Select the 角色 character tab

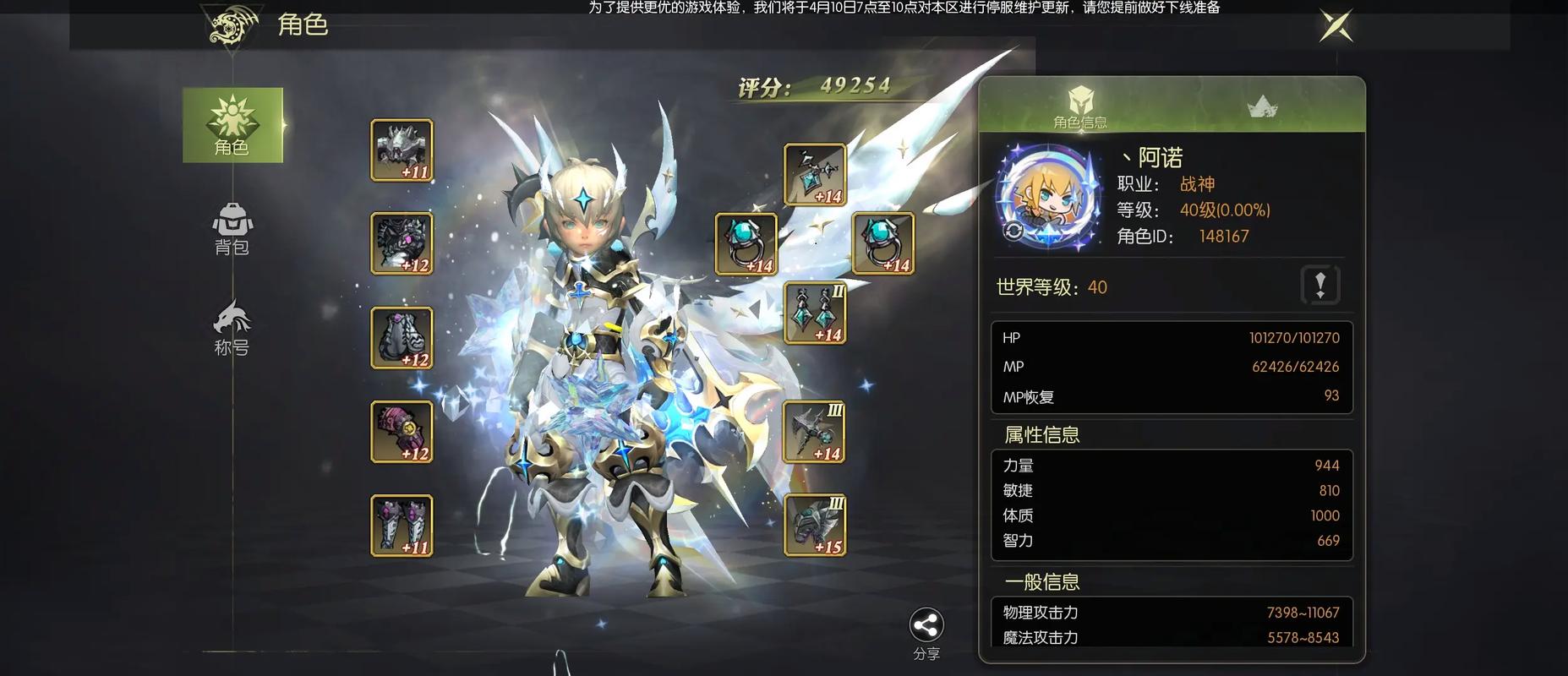(232, 125)
